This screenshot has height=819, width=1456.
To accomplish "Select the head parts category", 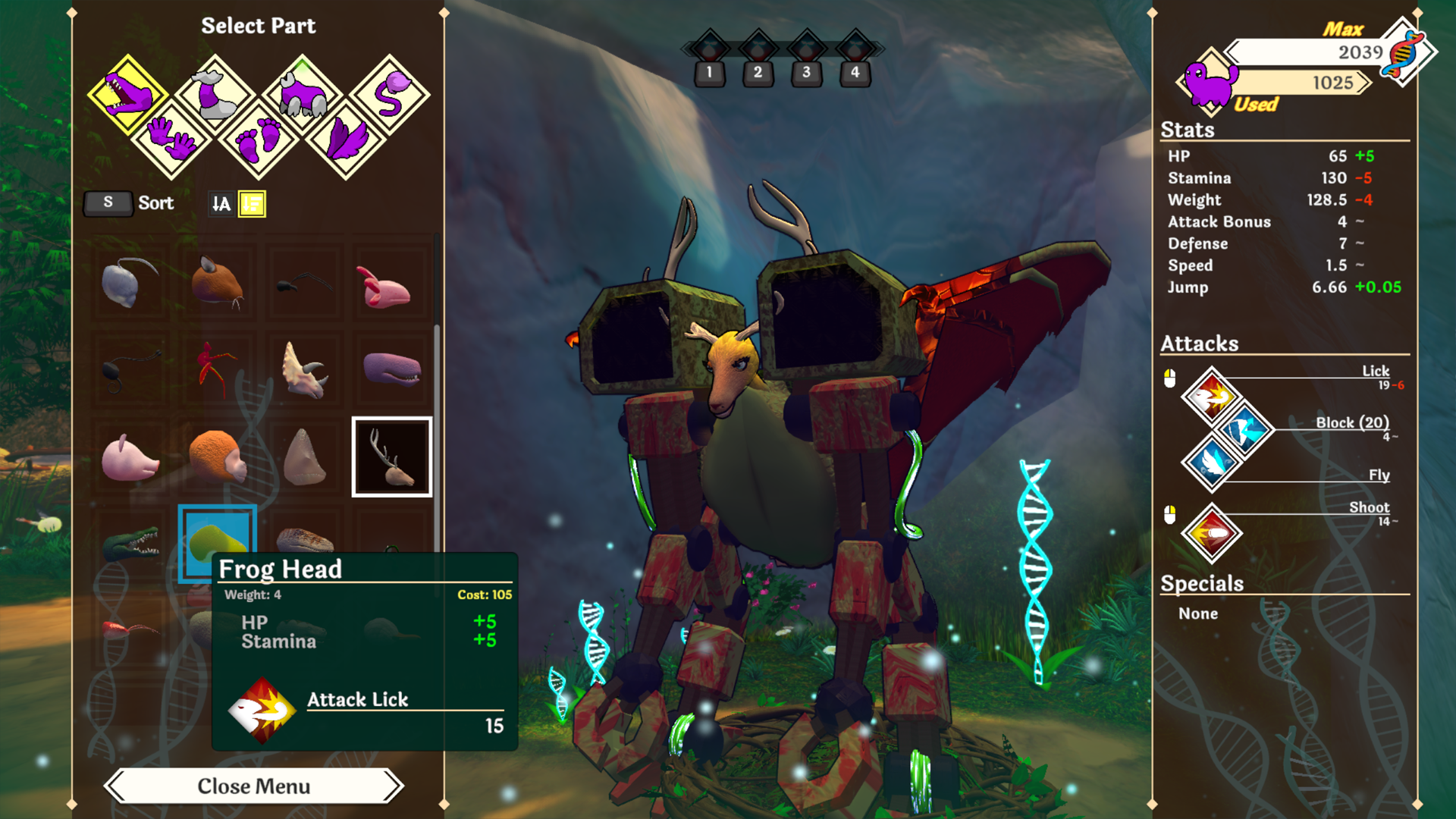I will point(127,95).
